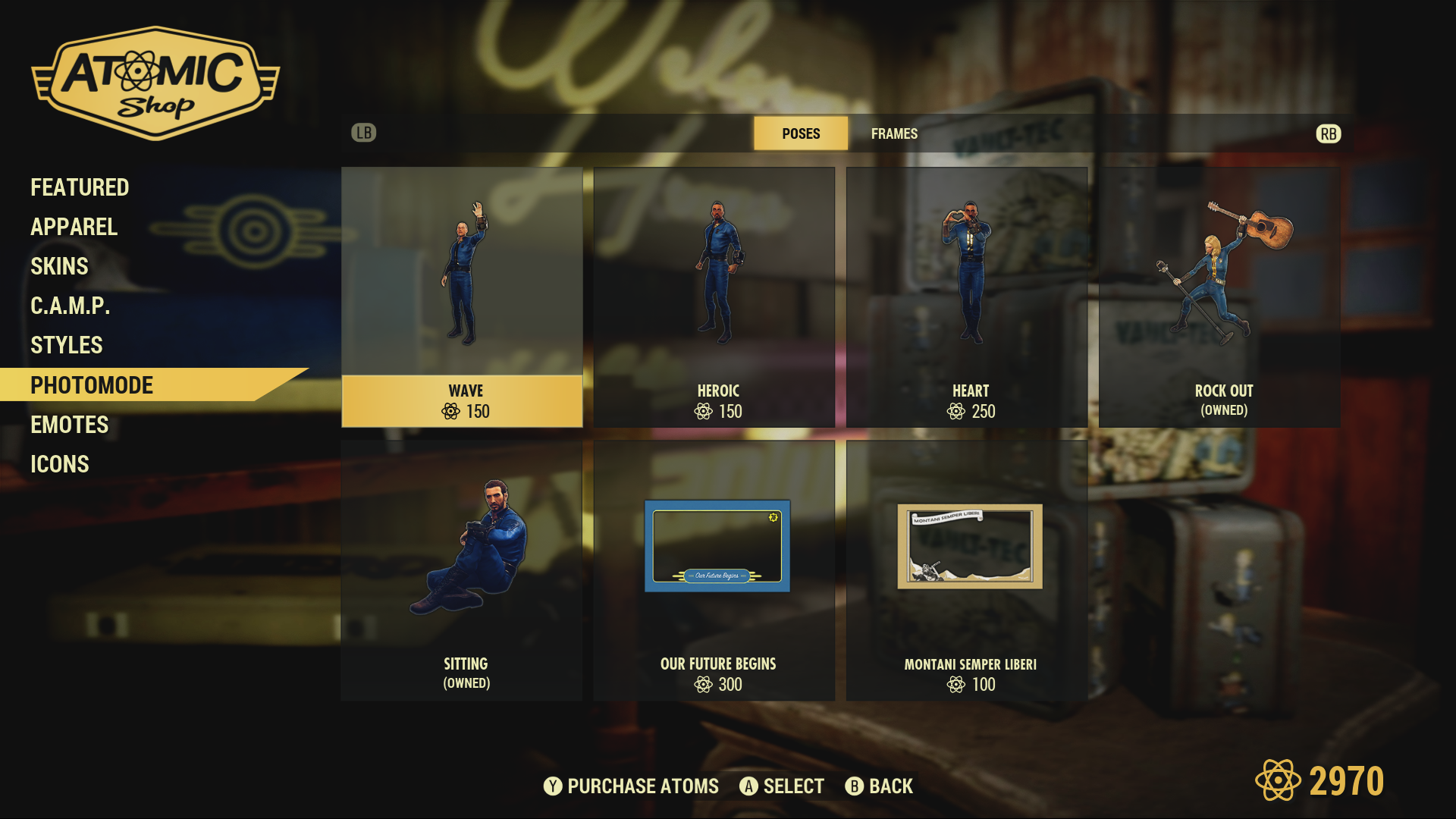Click the Y button icon near Purchase Atoms
The image size is (1456, 819).
553,786
